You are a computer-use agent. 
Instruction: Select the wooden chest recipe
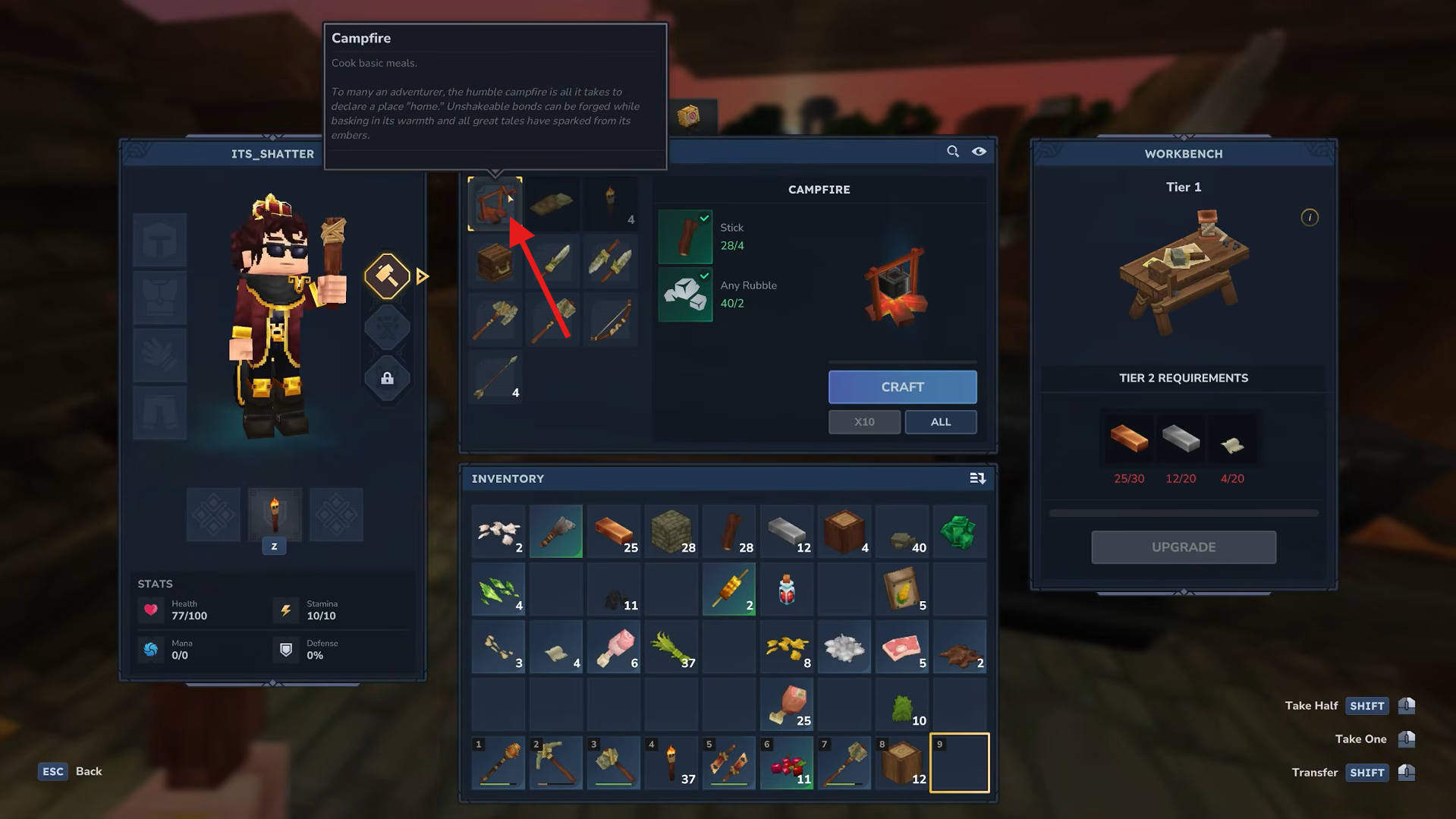[494, 262]
